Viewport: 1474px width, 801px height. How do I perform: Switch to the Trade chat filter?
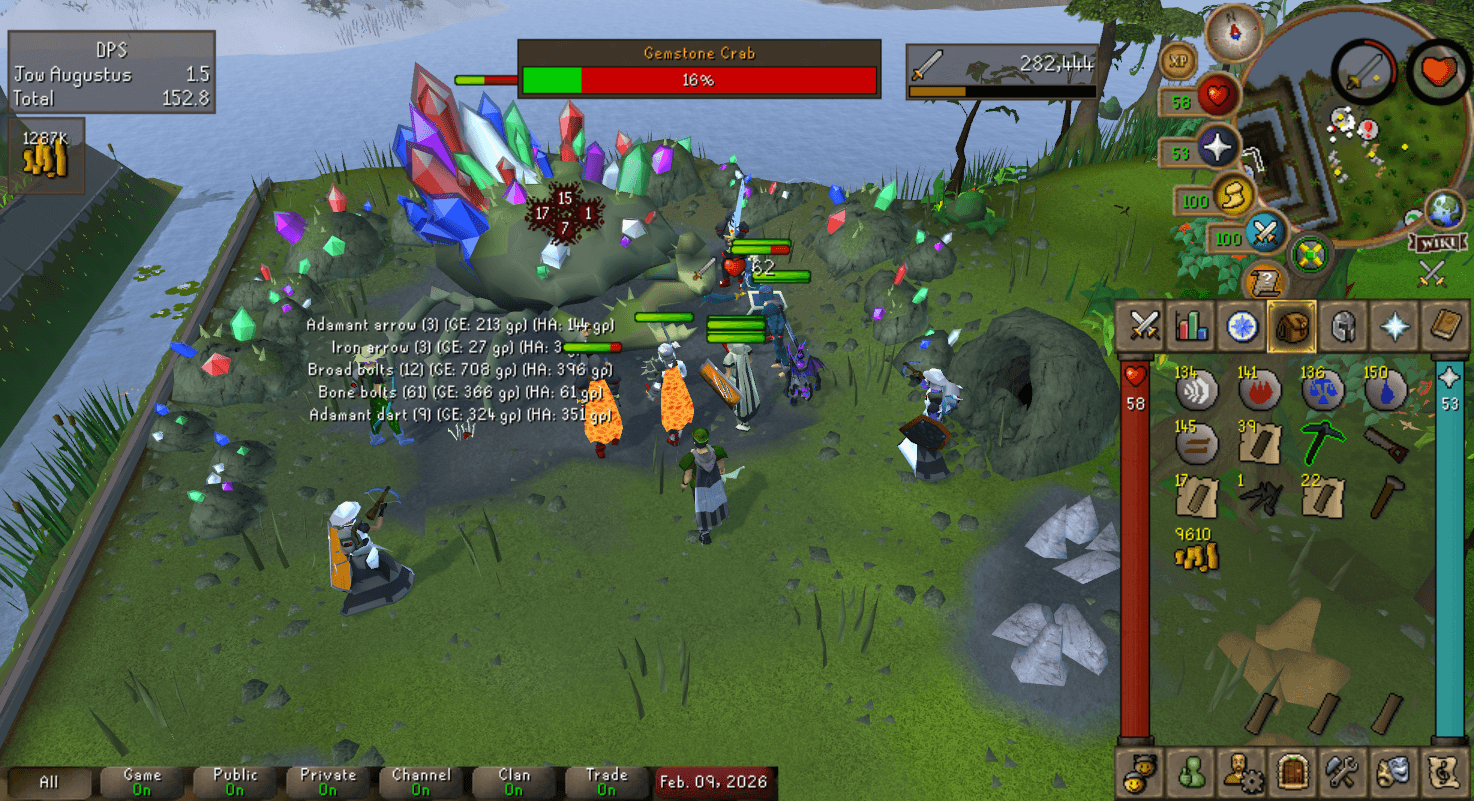point(605,780)
